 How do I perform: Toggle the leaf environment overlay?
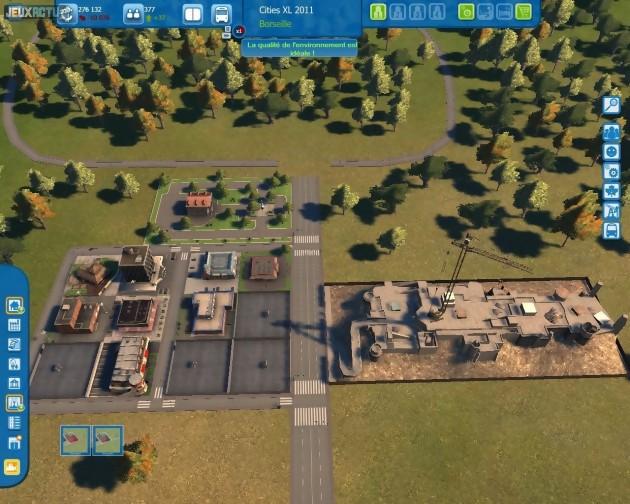coord(611,191)
